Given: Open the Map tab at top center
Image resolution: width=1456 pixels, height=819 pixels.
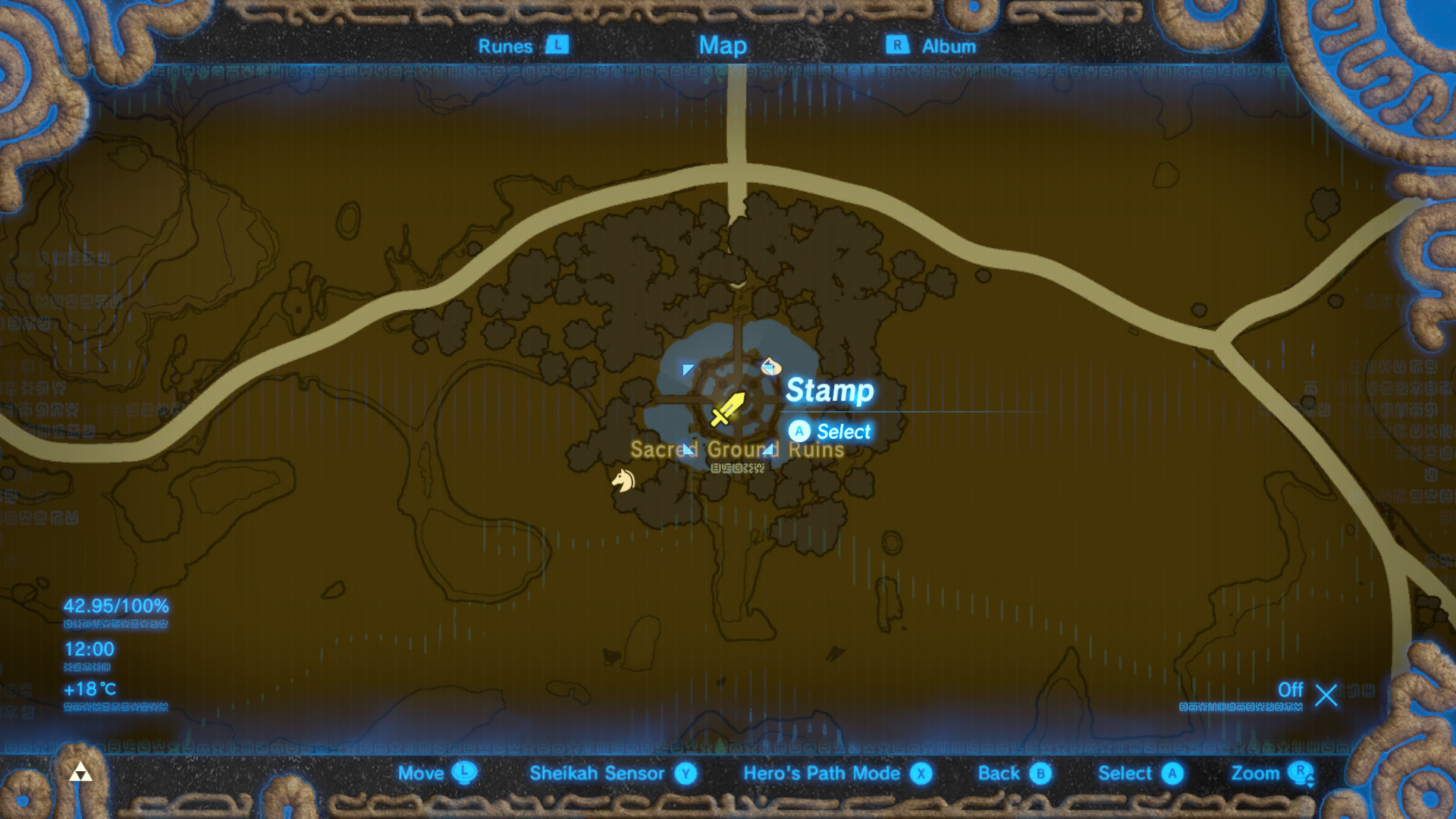Looking at the screenshot, I should [723, 45].
